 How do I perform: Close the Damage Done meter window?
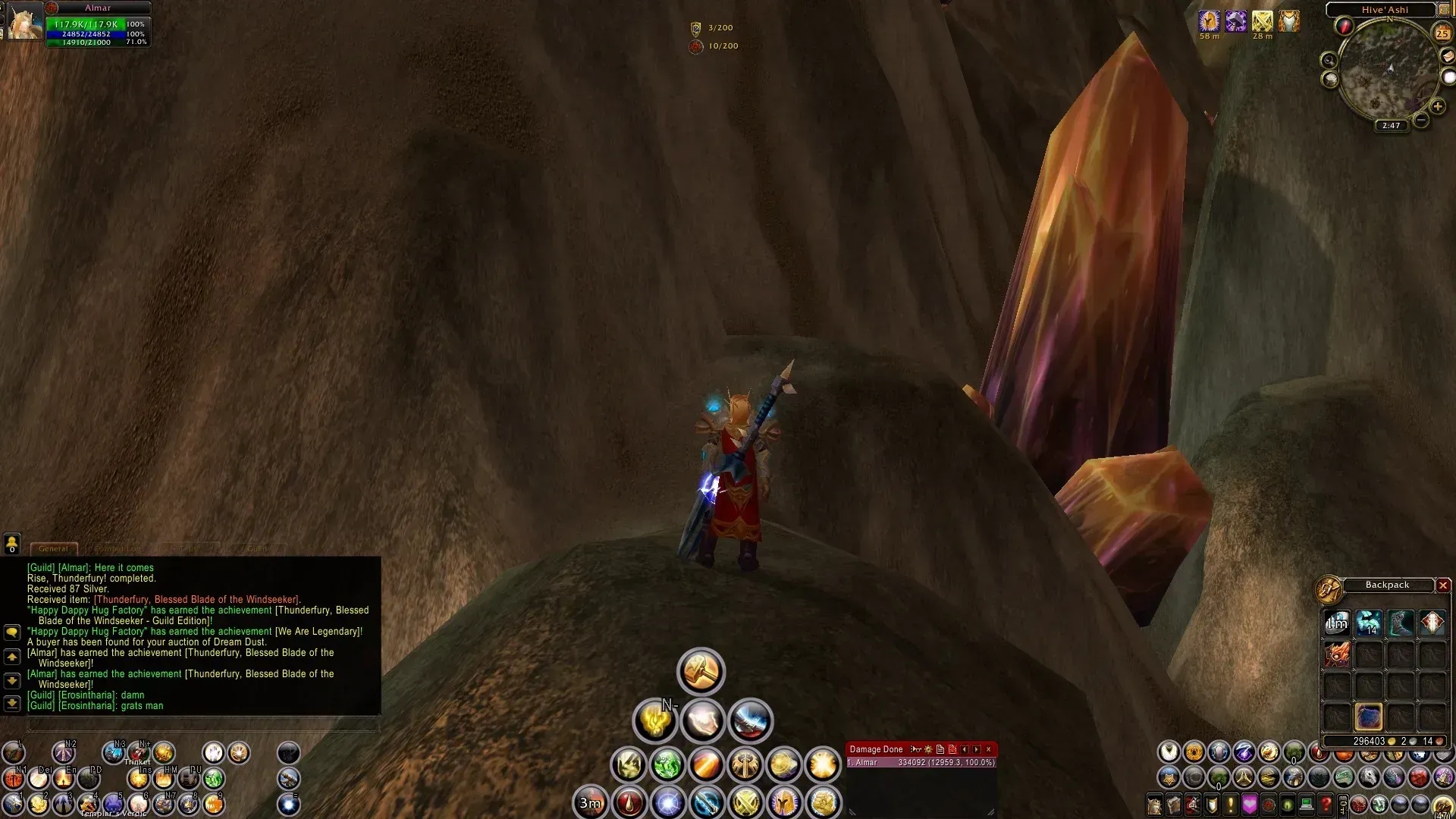tap(988, 749)
